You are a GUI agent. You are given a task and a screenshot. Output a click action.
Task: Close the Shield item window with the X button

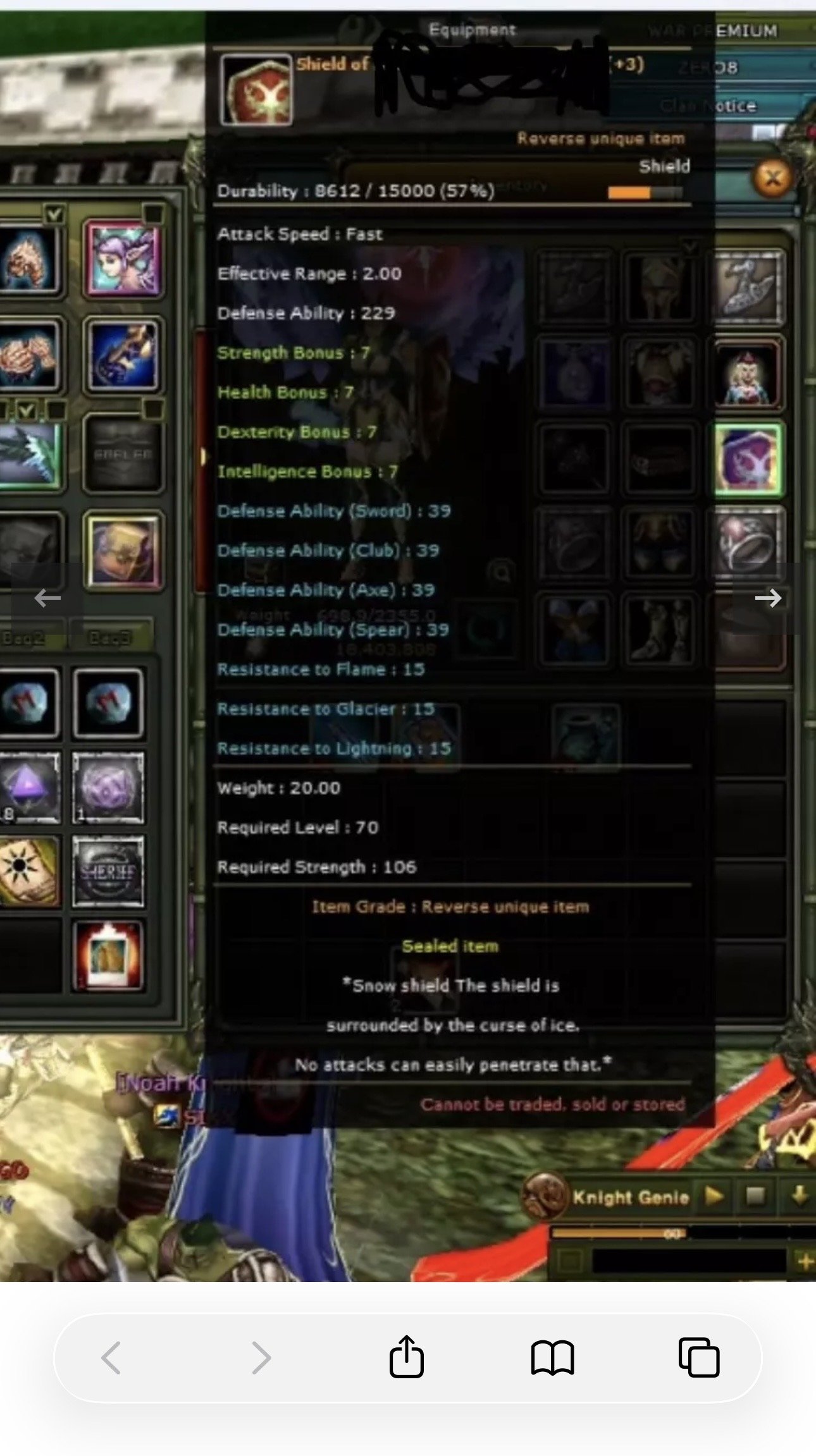772,178
